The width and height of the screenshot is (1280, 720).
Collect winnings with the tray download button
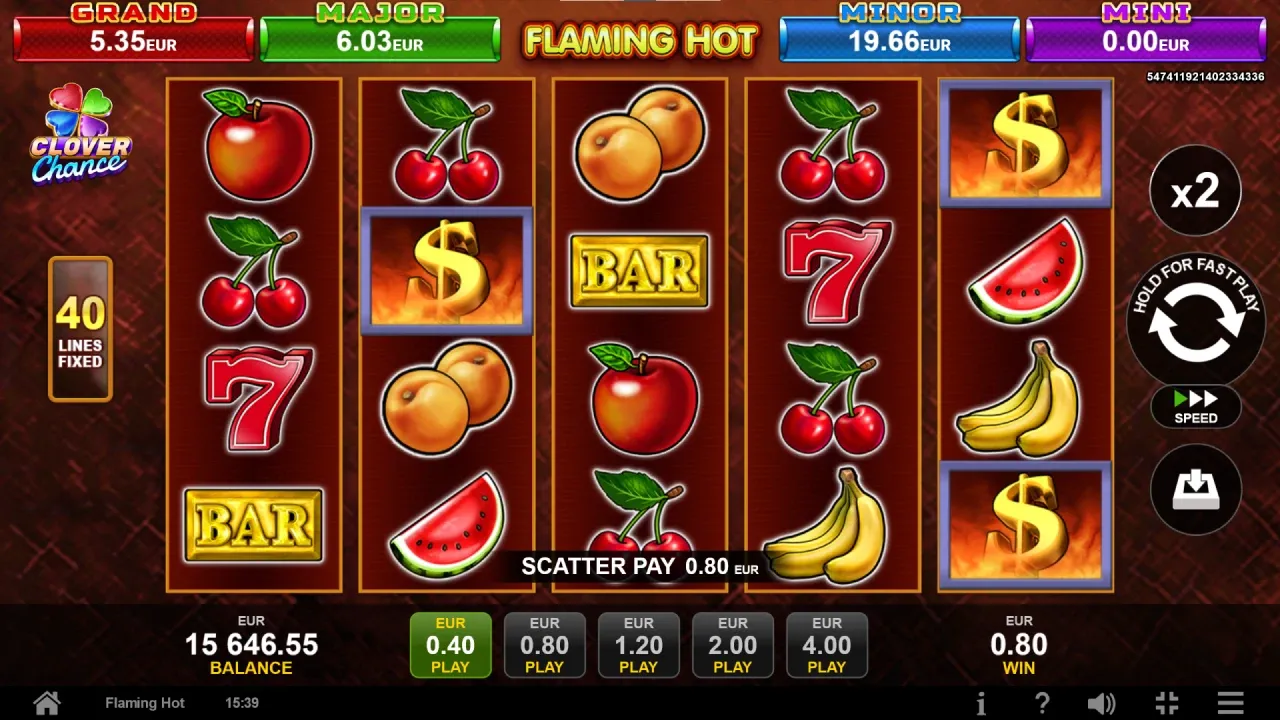[1195, 489]
